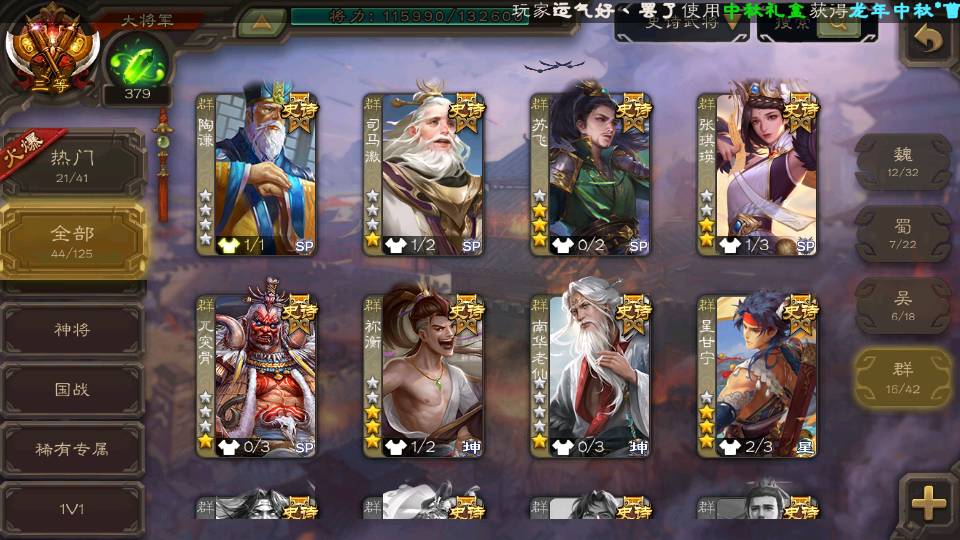Open the 神将 category tab
The height and width of the screenshot is (540, 960).
73,329
